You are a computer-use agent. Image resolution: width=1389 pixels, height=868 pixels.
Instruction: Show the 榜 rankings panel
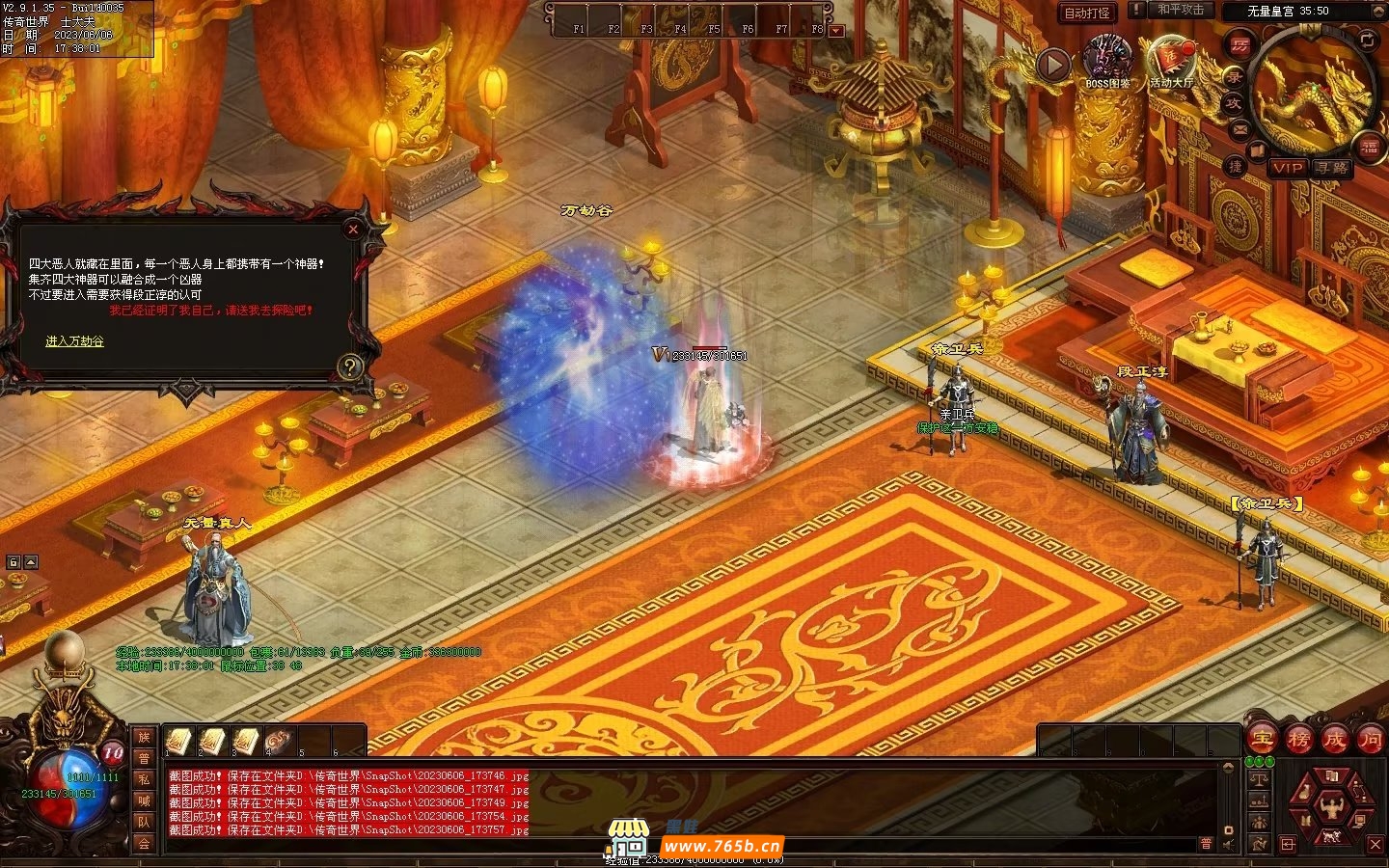click(x=1298, y=740)
